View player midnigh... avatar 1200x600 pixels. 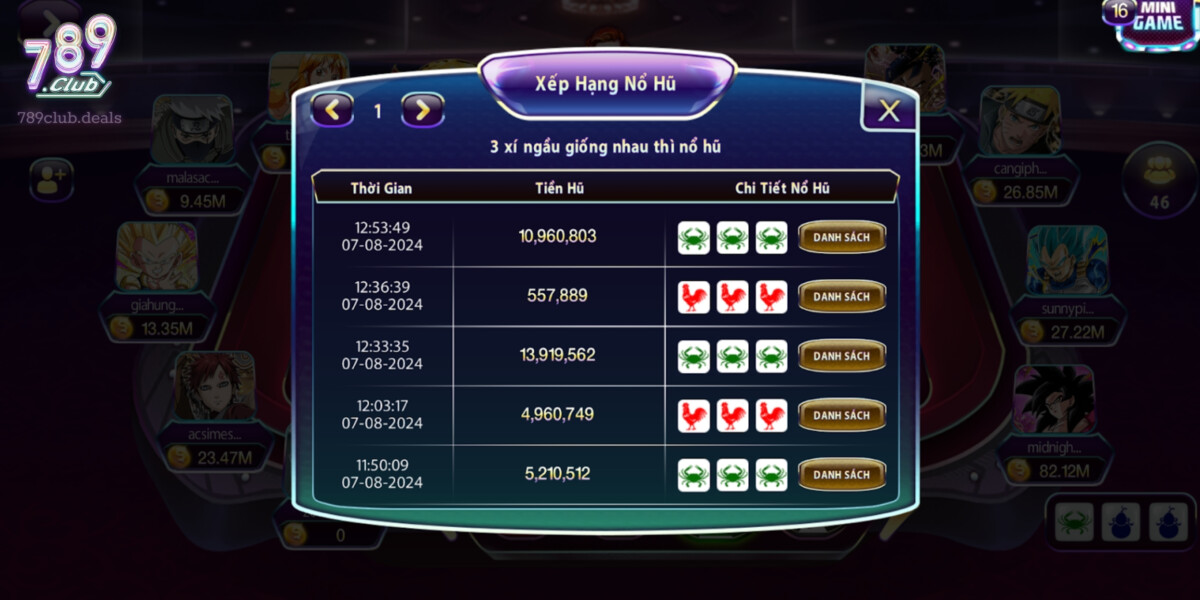point(1054,399)
